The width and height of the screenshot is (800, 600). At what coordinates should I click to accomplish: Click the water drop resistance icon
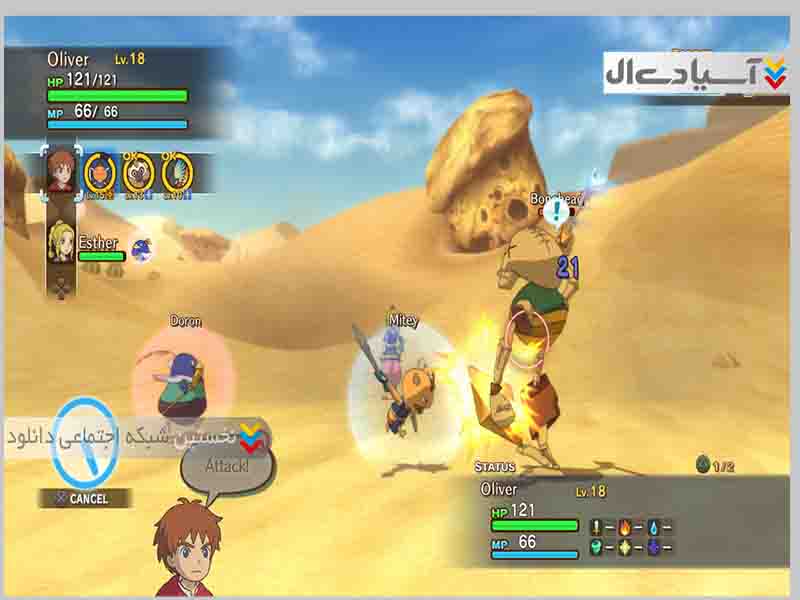[x=653, y=526]
